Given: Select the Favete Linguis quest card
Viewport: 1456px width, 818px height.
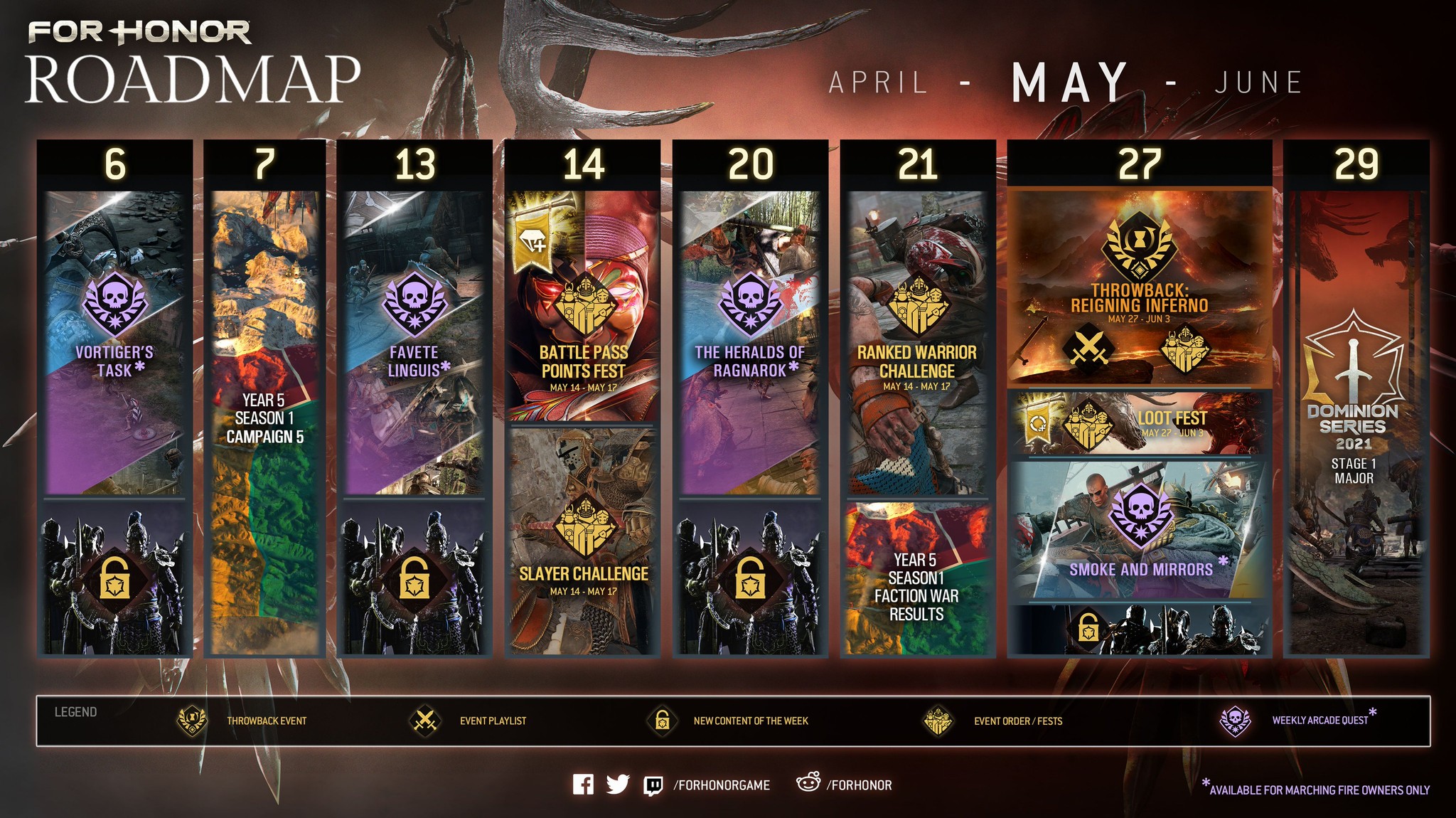Looking at the screenshot, I should (x=414, y=341).
